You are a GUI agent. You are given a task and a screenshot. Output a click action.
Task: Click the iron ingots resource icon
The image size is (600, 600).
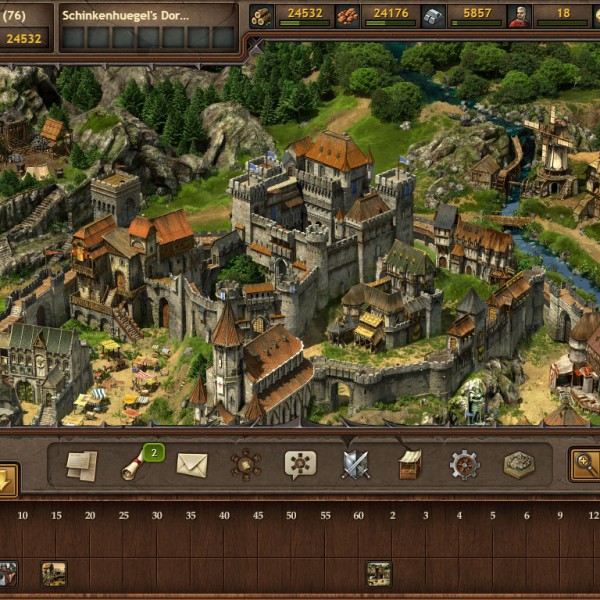tap(432, 15)
